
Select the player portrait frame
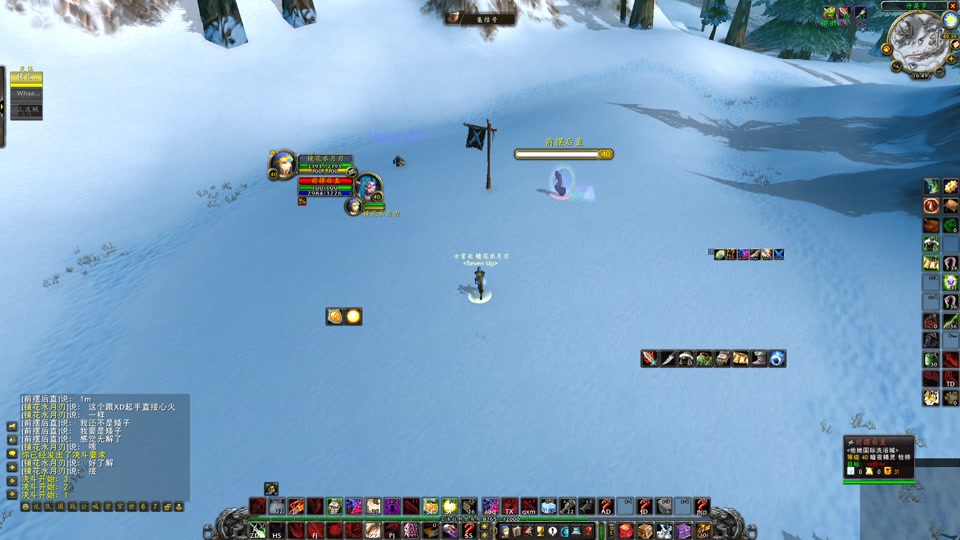(282, 164)
